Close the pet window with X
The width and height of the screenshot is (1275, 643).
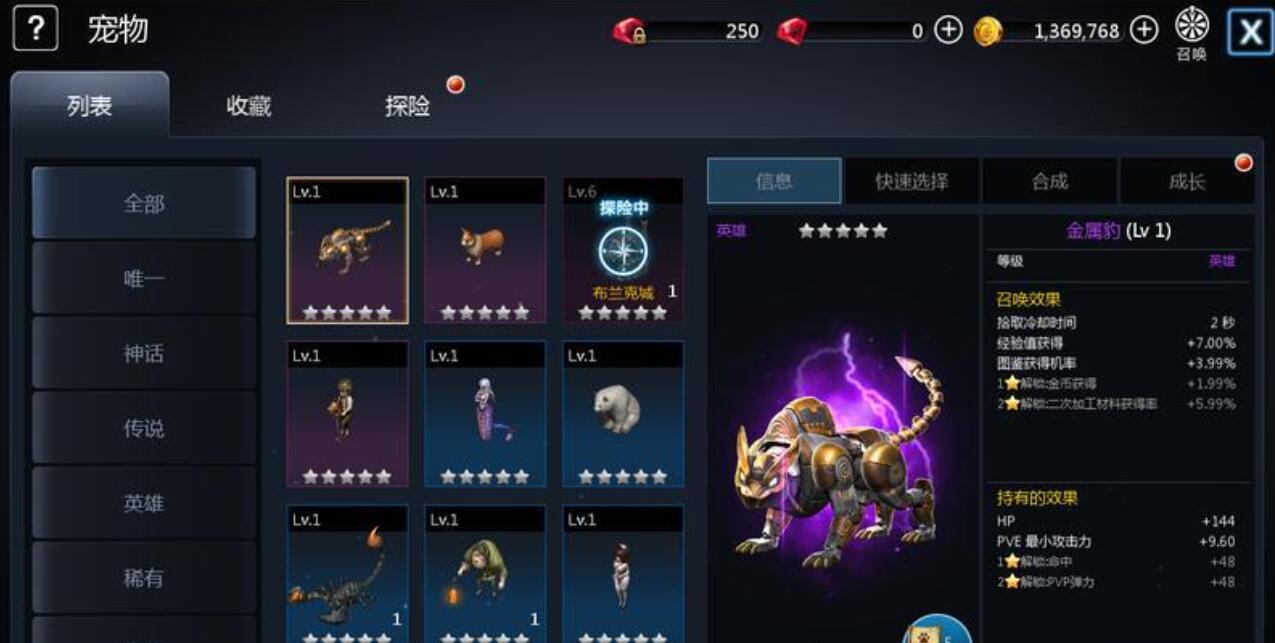point(1250,32)
